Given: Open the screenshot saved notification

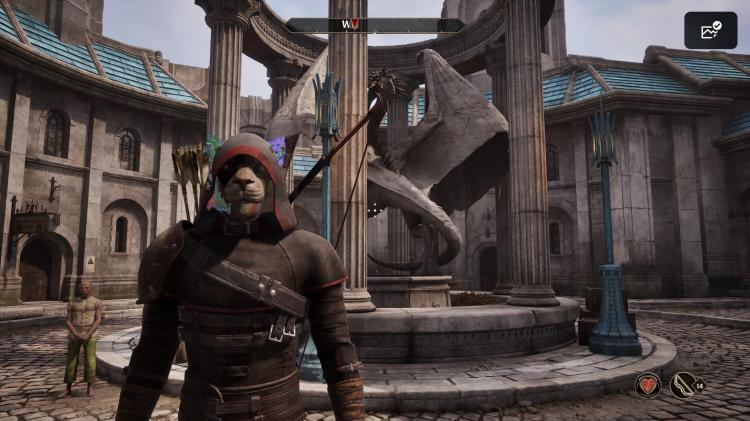Looking at the screenshot, I should coord(711,30).
